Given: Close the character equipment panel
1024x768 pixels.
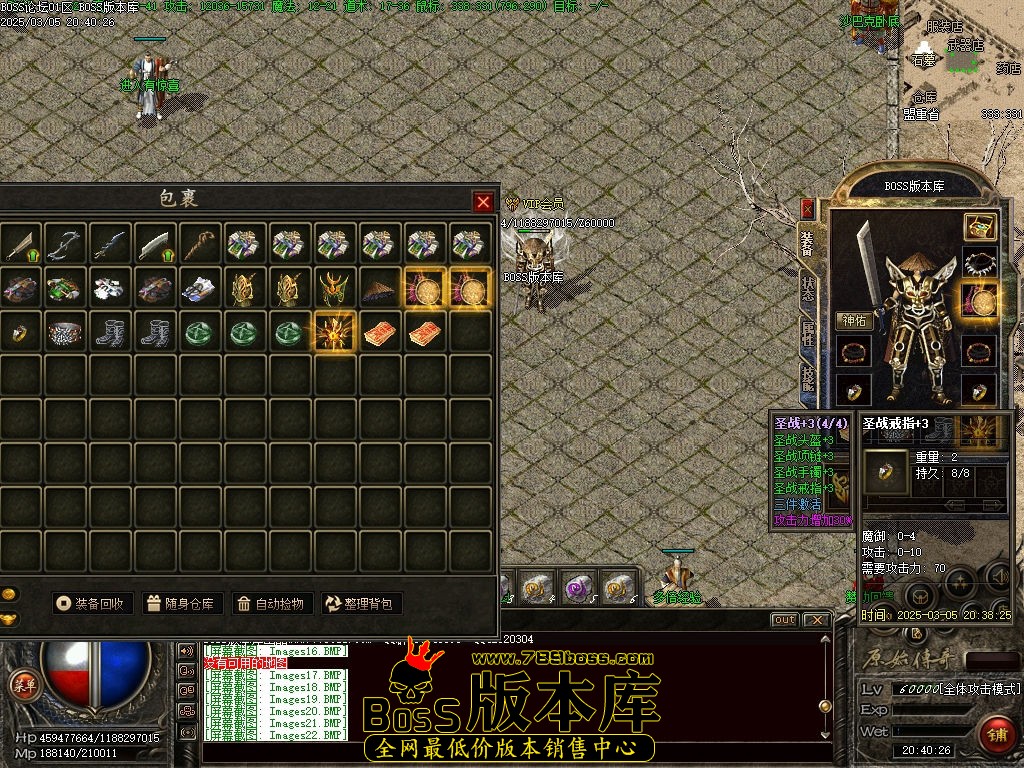Looking at the screenshot, I should coord(807,208).
